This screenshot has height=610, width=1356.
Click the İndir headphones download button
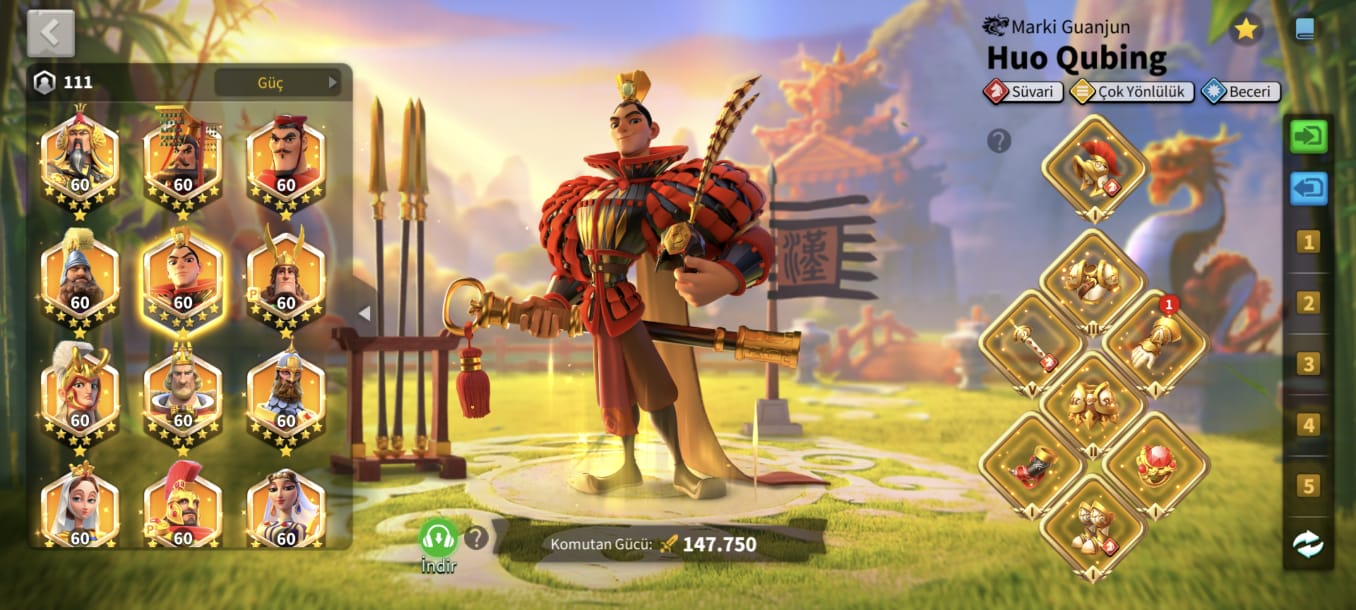pos(438,539)
